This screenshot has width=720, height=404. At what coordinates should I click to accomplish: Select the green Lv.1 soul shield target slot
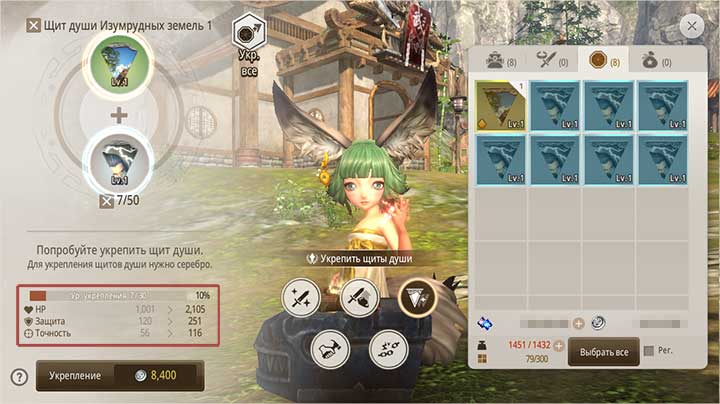tap(119, 62)
